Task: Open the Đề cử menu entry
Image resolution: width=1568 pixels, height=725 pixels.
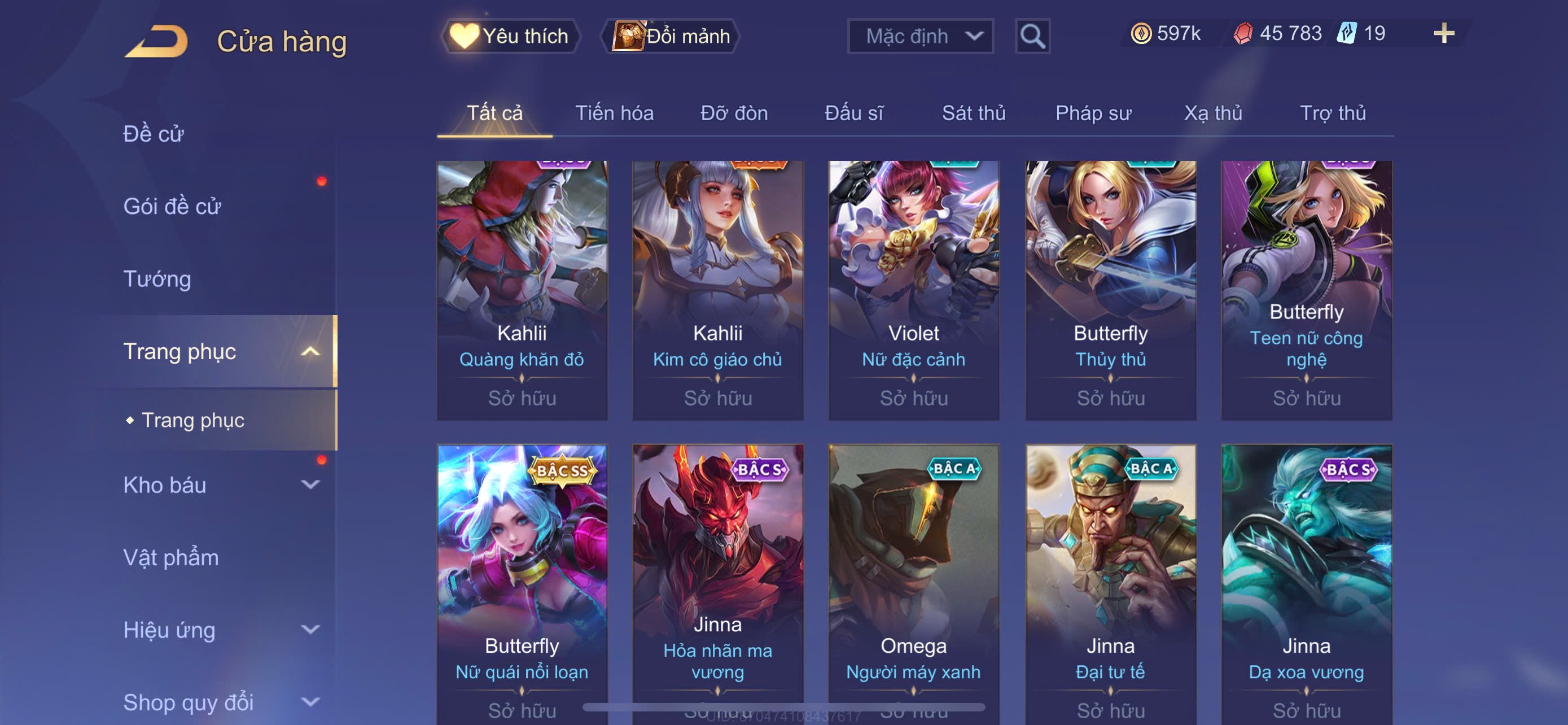Action: pyautogui.click(x=154, y=134)
